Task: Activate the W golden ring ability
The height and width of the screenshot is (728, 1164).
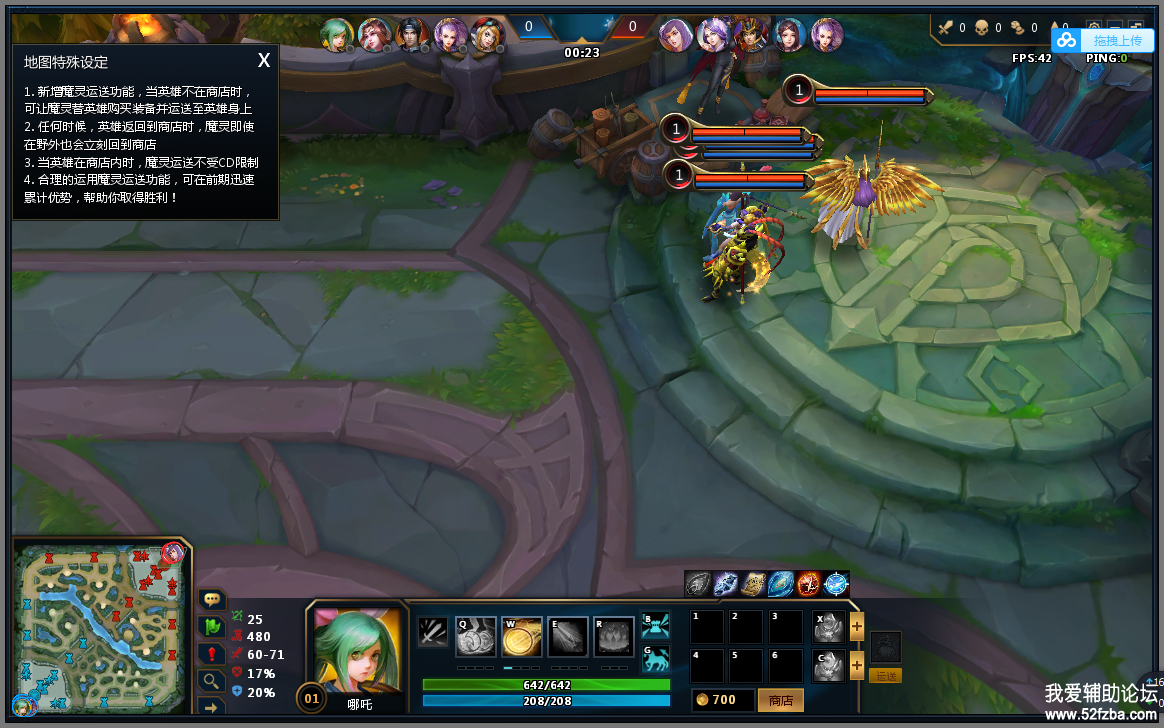Action: click(522, 636)
